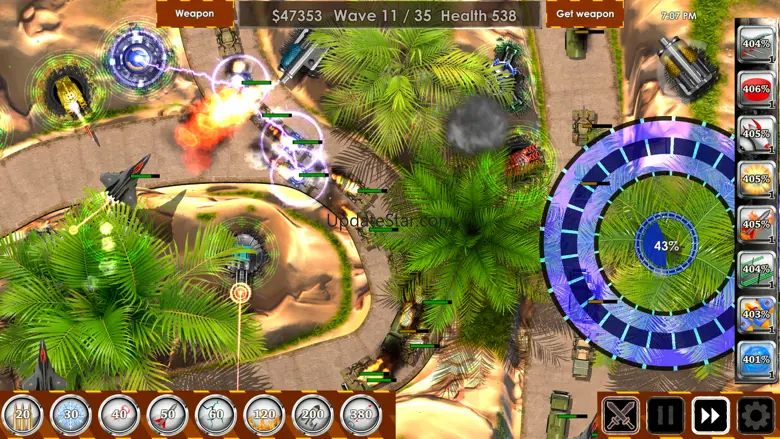This screenshot has width=780, height=439.
Task: Select the 60-cost lightning tower
Action: [x=216, y=415]
